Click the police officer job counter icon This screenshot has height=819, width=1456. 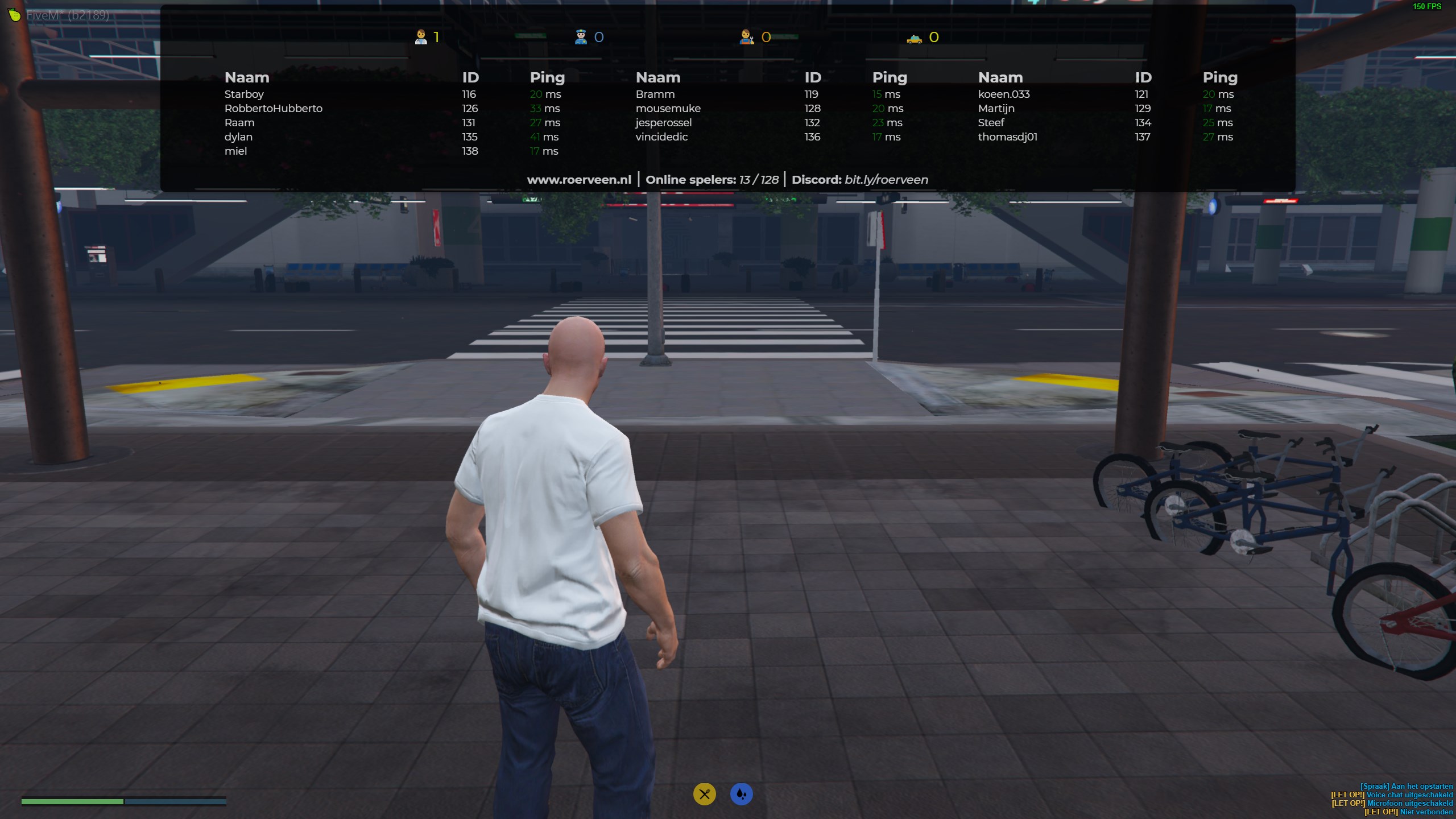(x=581, y=38)
